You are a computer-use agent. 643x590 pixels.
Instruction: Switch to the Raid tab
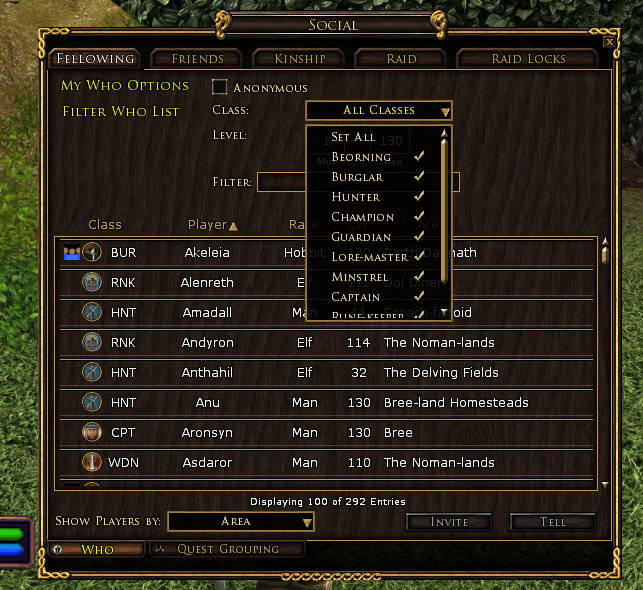(x=401, y=59)
